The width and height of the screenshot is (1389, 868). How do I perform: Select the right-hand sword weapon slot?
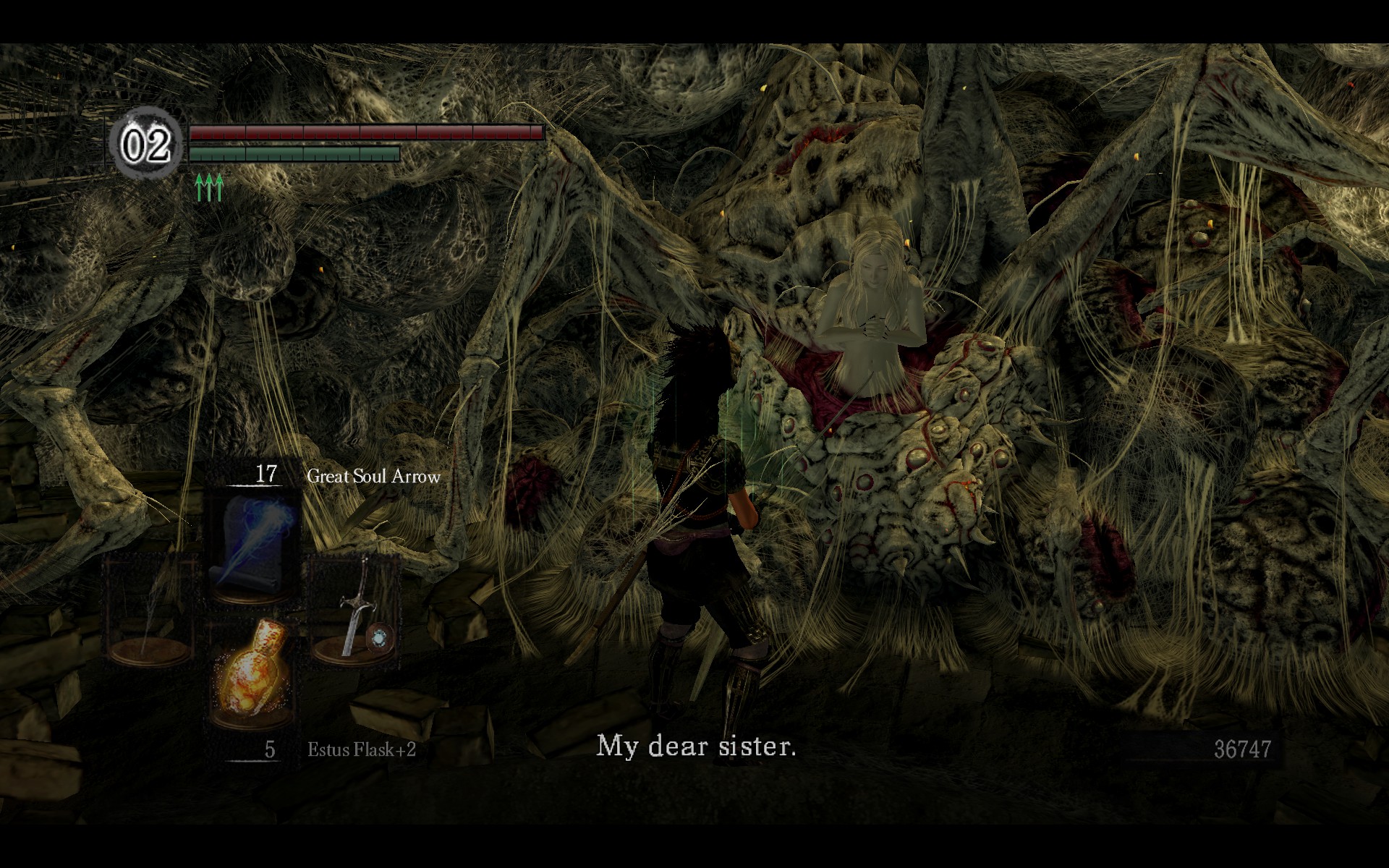[x=356, y=613]
